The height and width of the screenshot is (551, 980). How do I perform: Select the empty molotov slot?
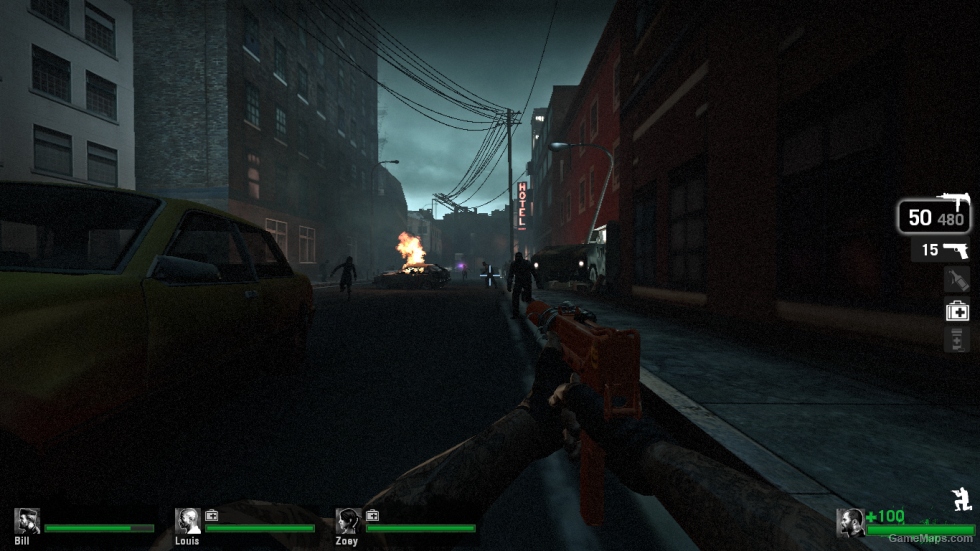957,280
